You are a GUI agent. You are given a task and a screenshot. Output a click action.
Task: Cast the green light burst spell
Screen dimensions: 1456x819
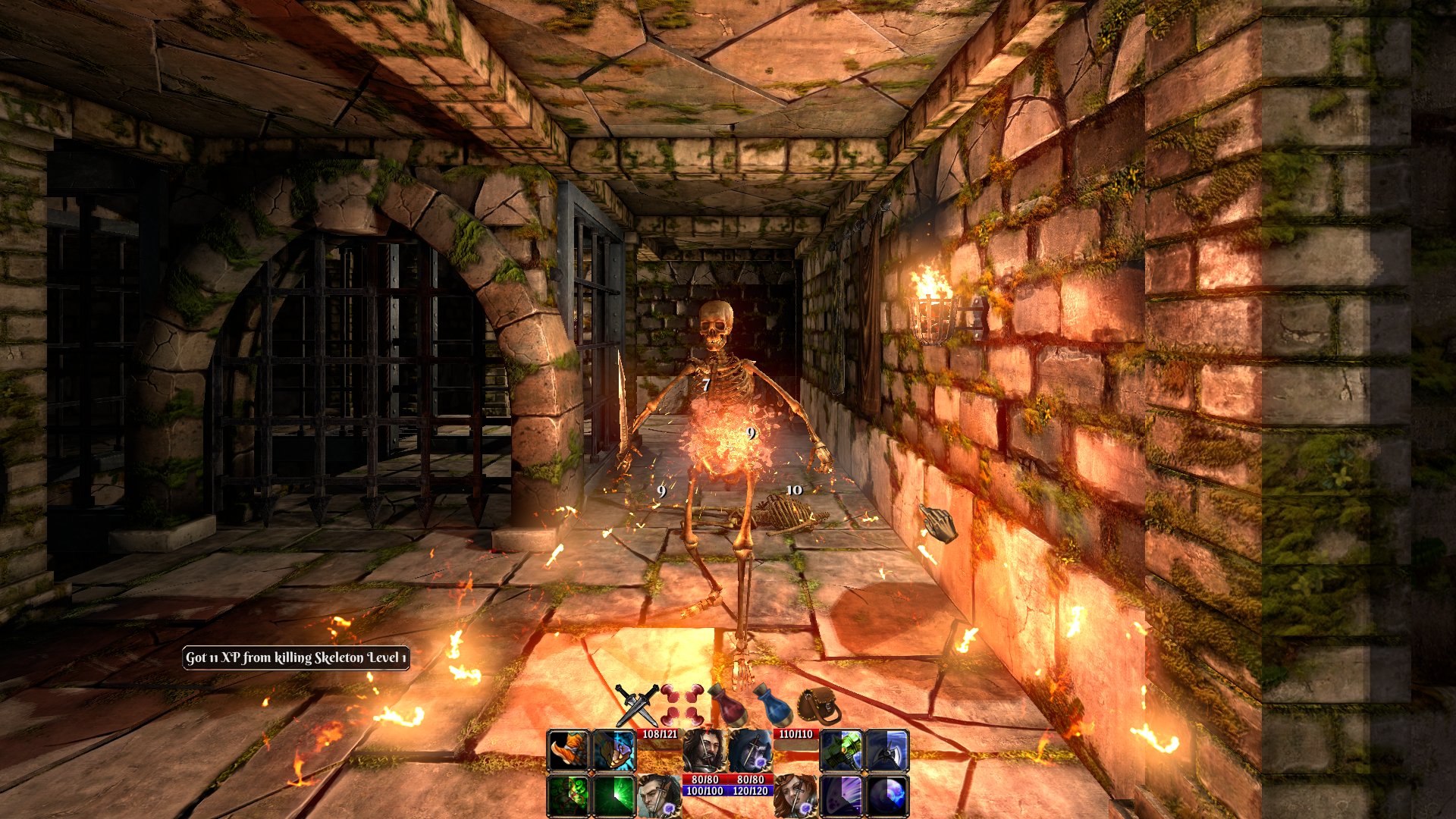(x=613, y=795)
